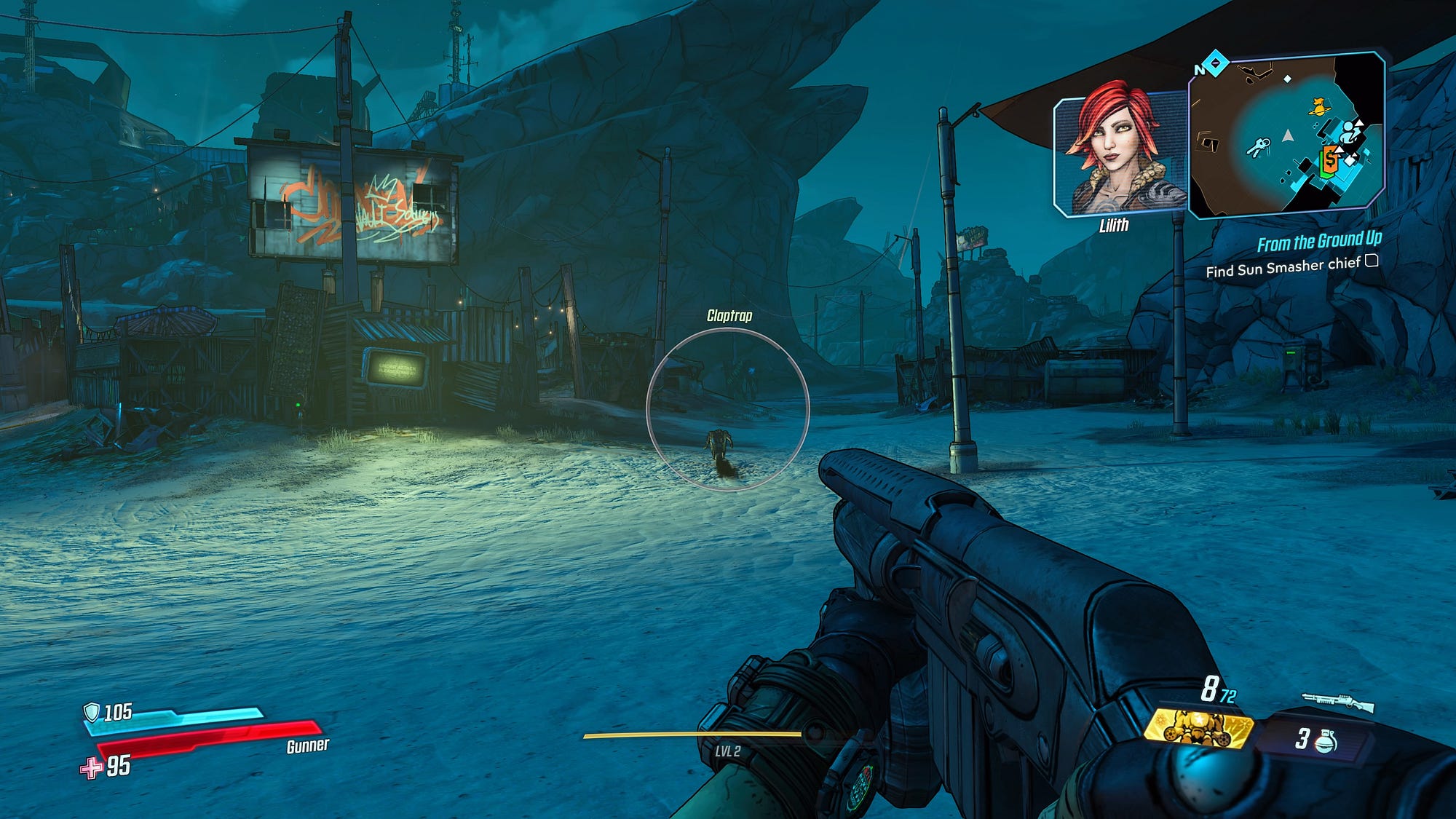This screenshot has height=819, width=1456.
Task: Choose the equipped shotgun weapon icon
Action: 1337,703
